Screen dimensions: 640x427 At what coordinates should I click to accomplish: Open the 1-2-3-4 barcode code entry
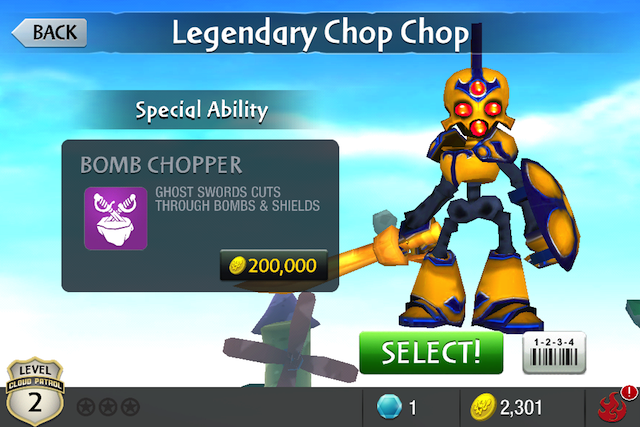coord(554,351)
